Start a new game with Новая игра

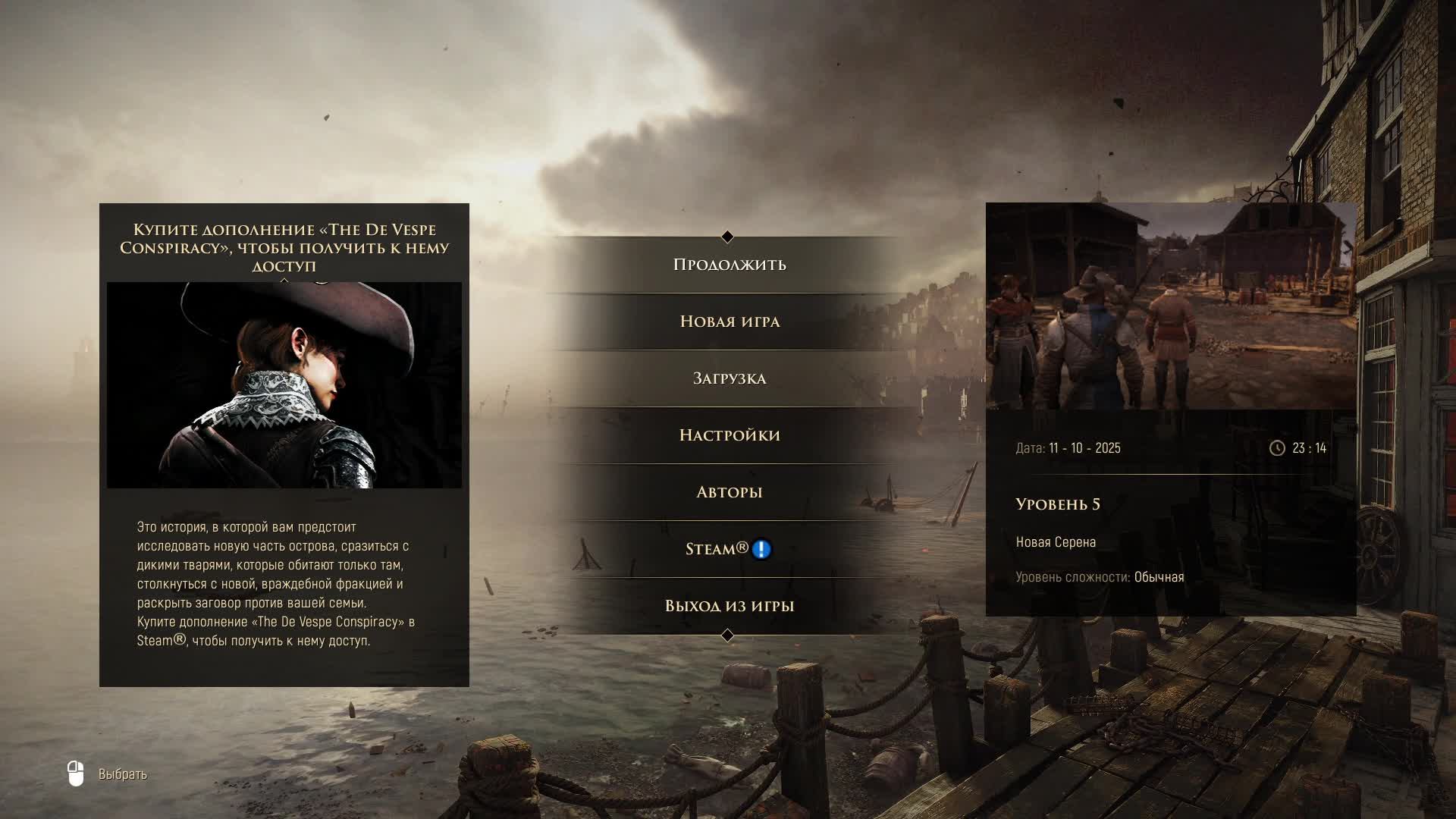pos(729,322)
